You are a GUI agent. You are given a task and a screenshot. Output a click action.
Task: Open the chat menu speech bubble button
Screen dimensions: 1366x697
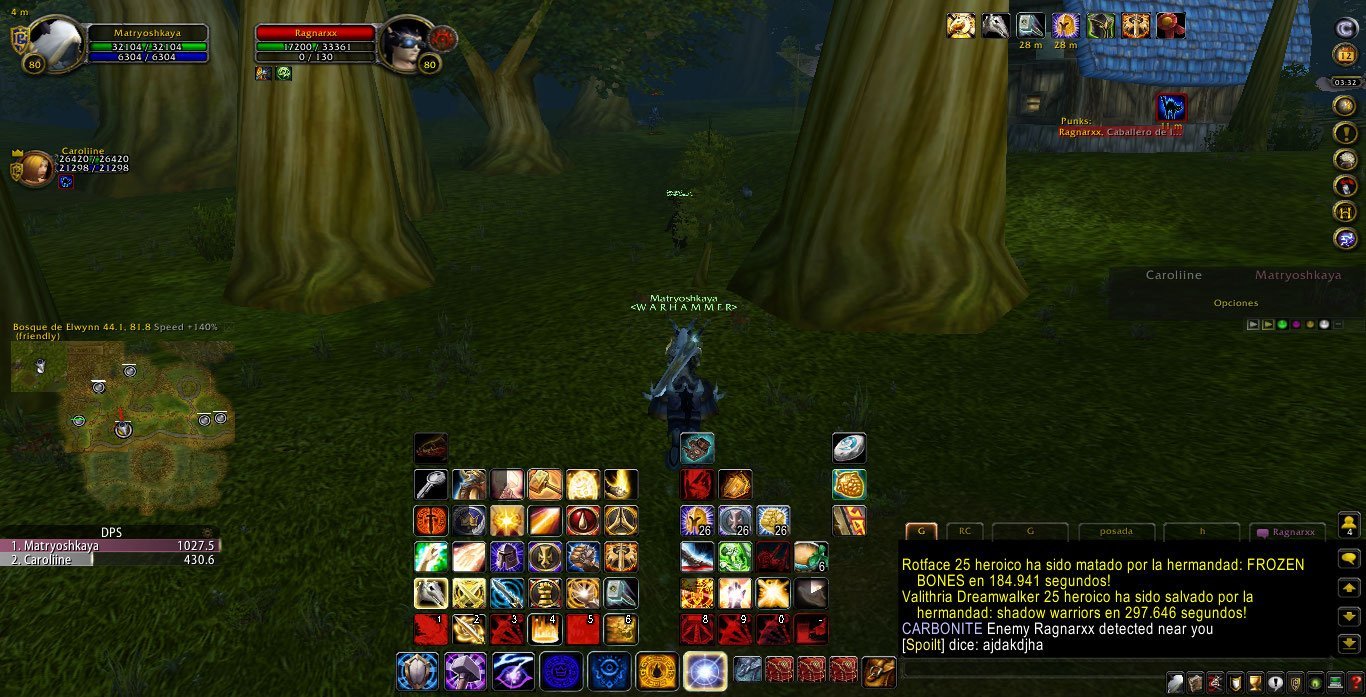1348,559
